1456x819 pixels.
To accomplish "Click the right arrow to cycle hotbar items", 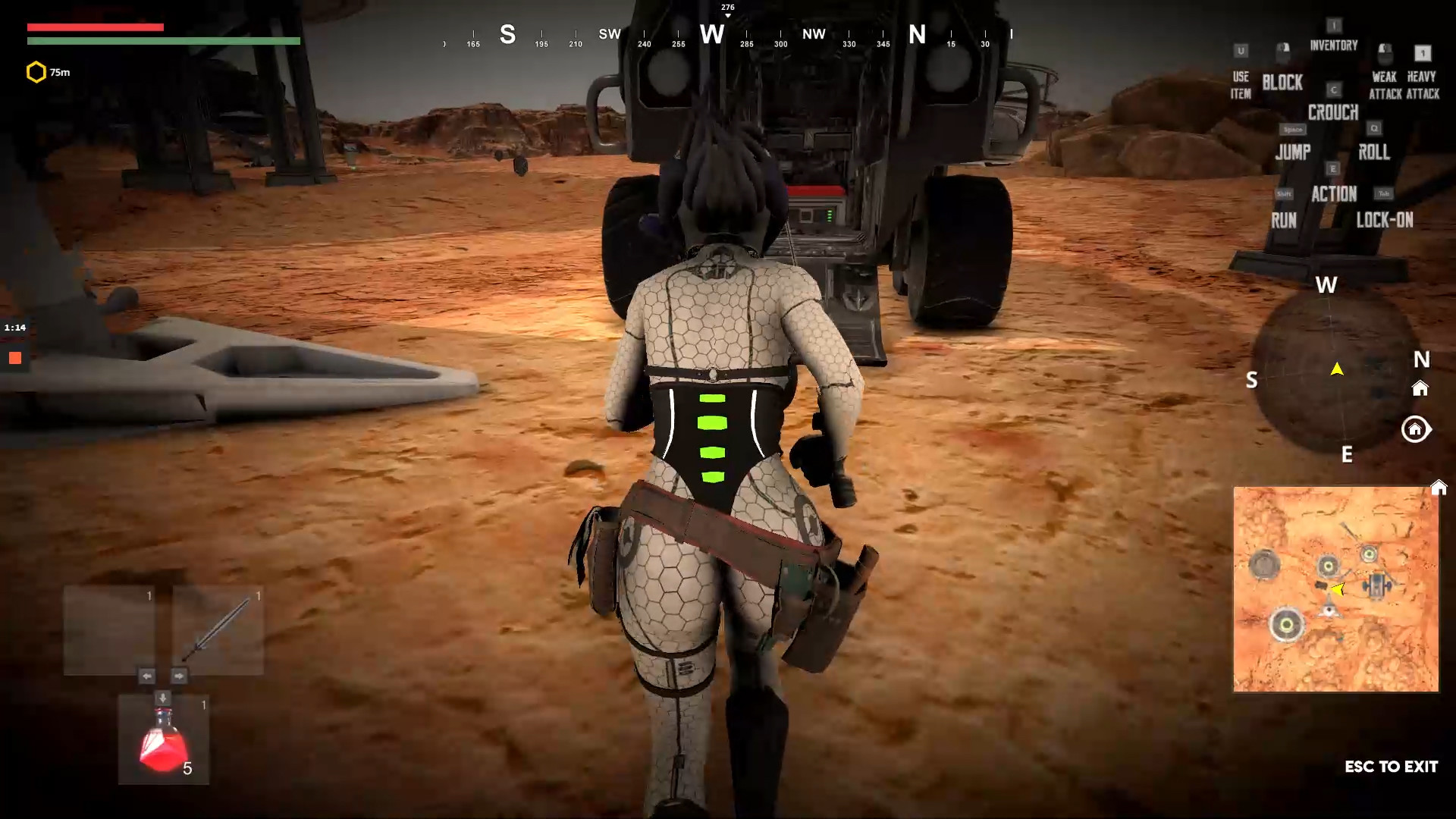I will click(x=180, y=676).
